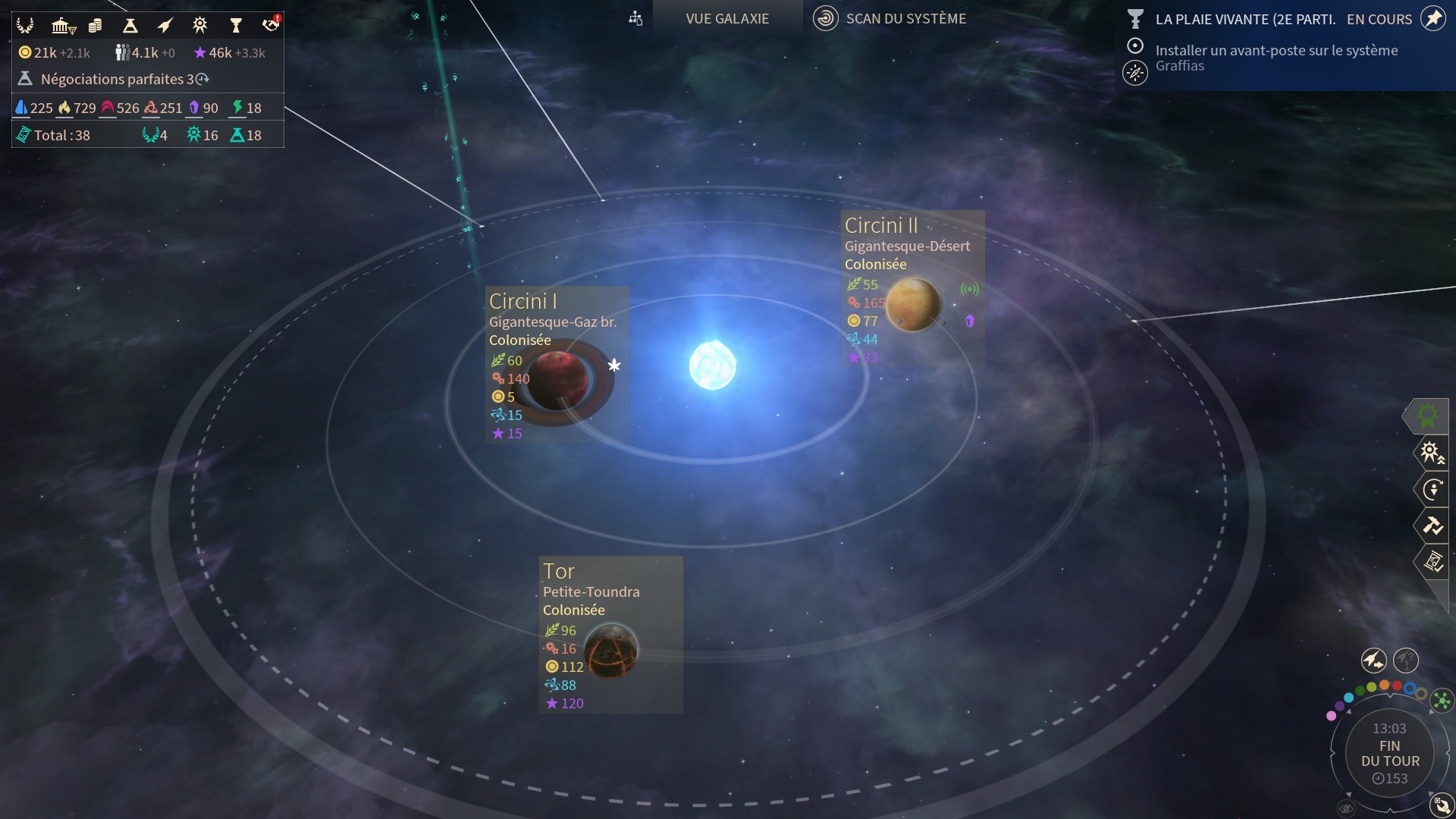Open the hammer construction side tab
Viewport: 1456px width, 819px height.
[1432, 525]
